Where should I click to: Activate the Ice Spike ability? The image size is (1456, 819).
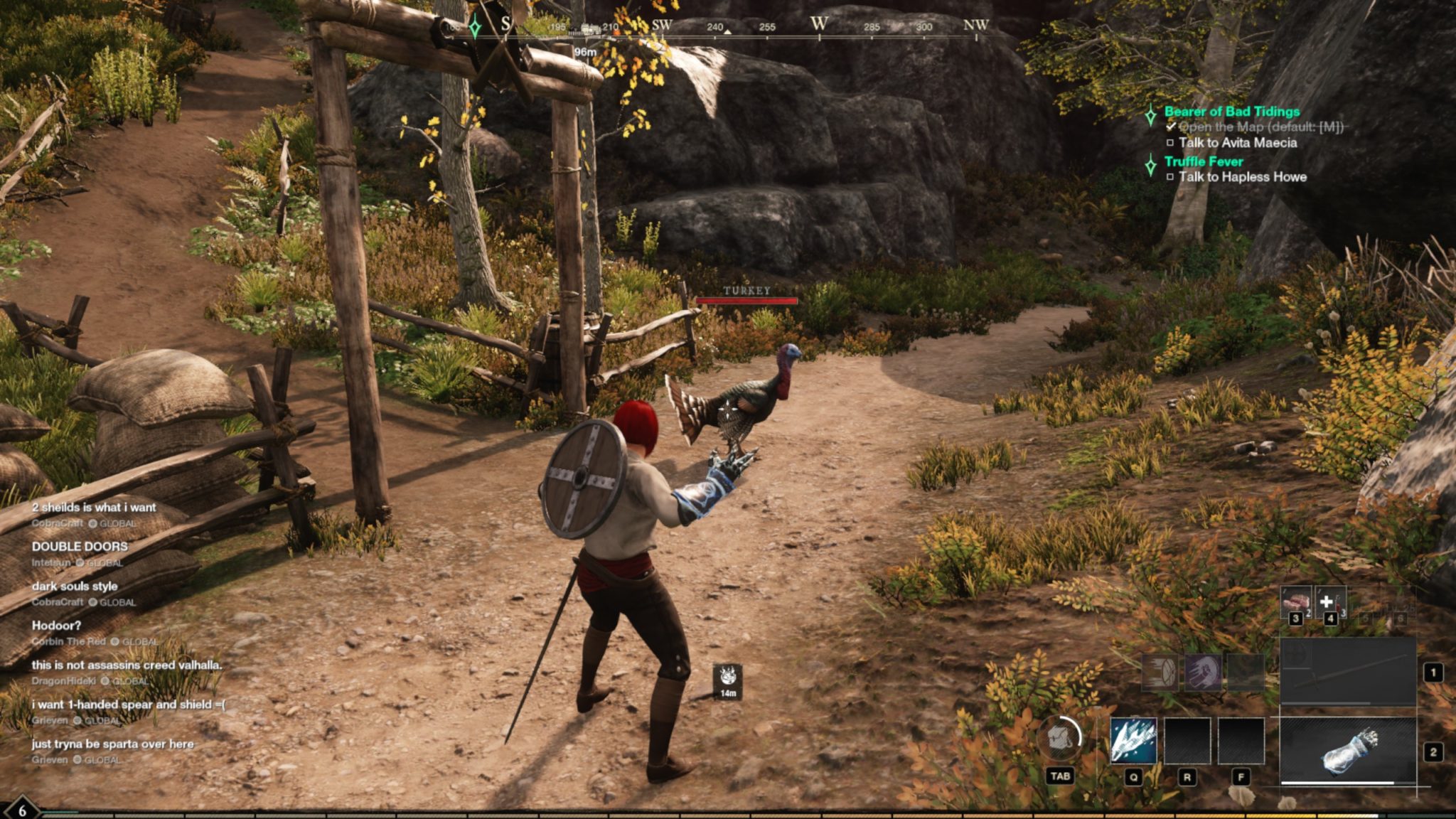coord(1133,740)
